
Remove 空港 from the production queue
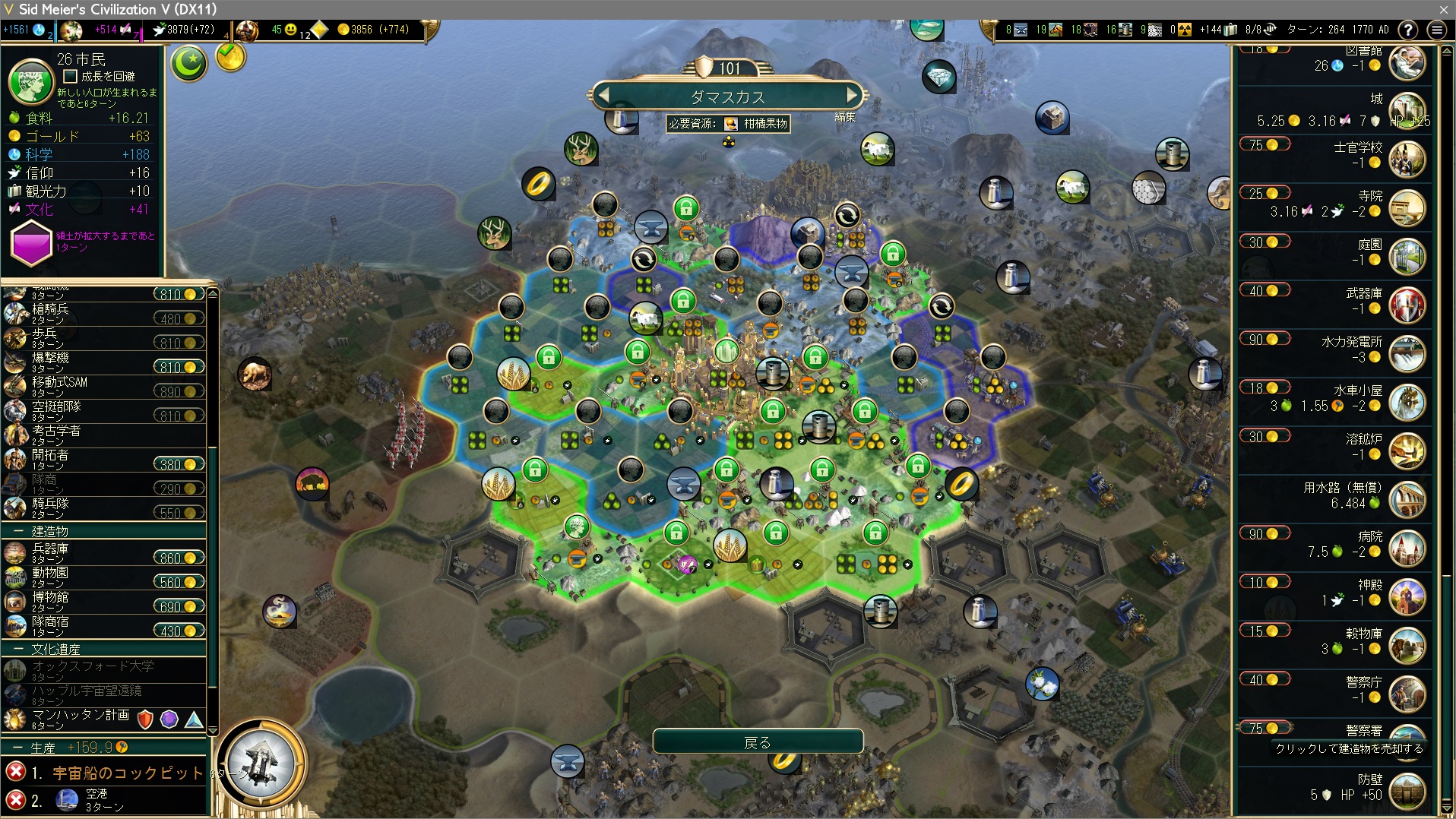15,800
